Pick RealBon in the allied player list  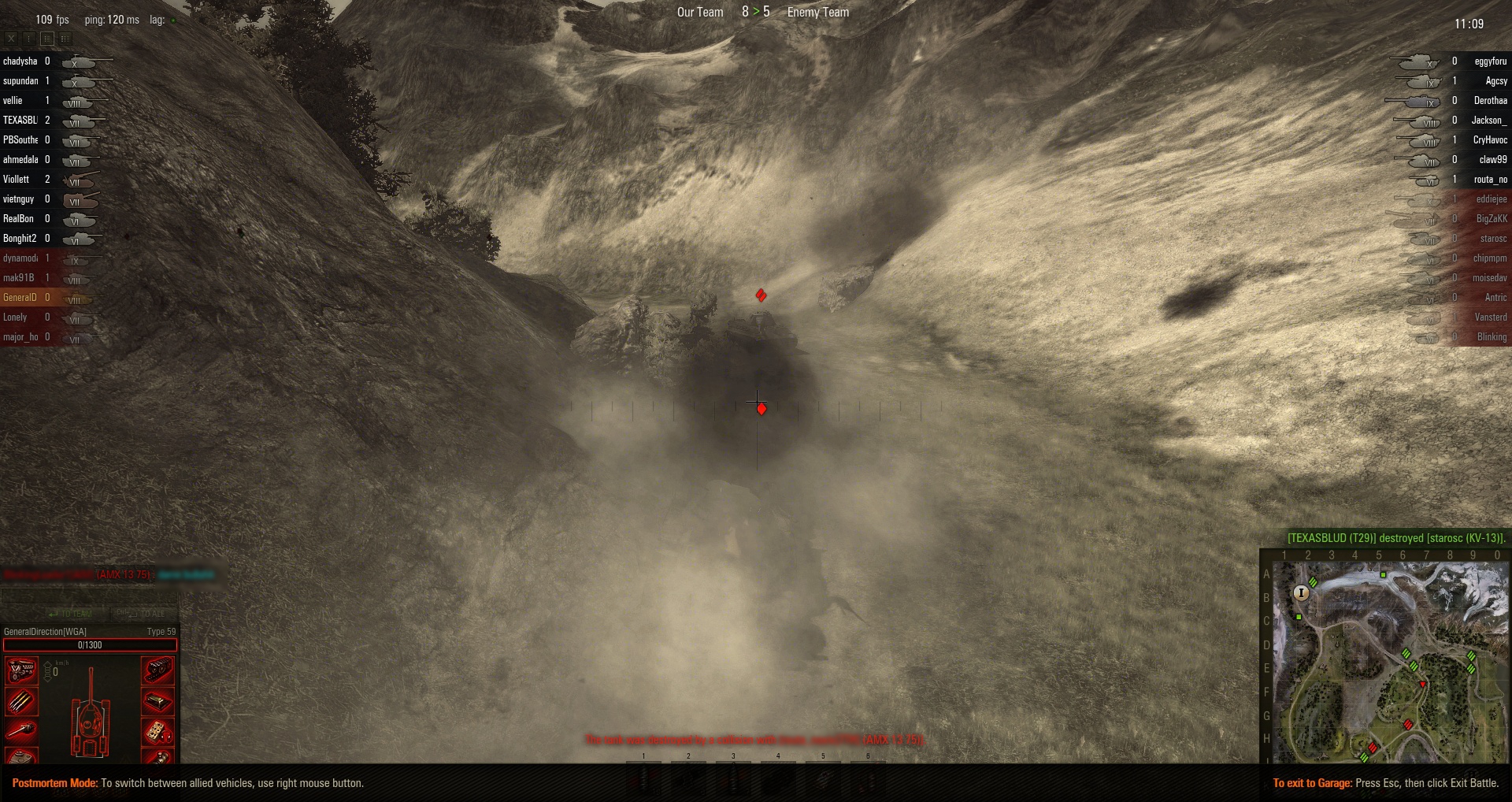19,219
